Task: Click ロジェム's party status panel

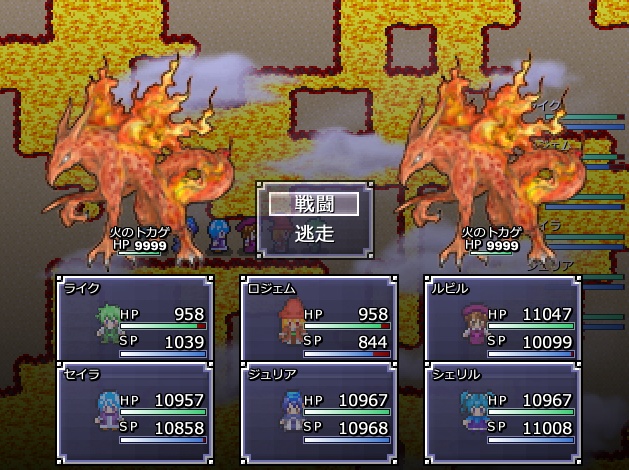Action: click(x=319, y=319)
